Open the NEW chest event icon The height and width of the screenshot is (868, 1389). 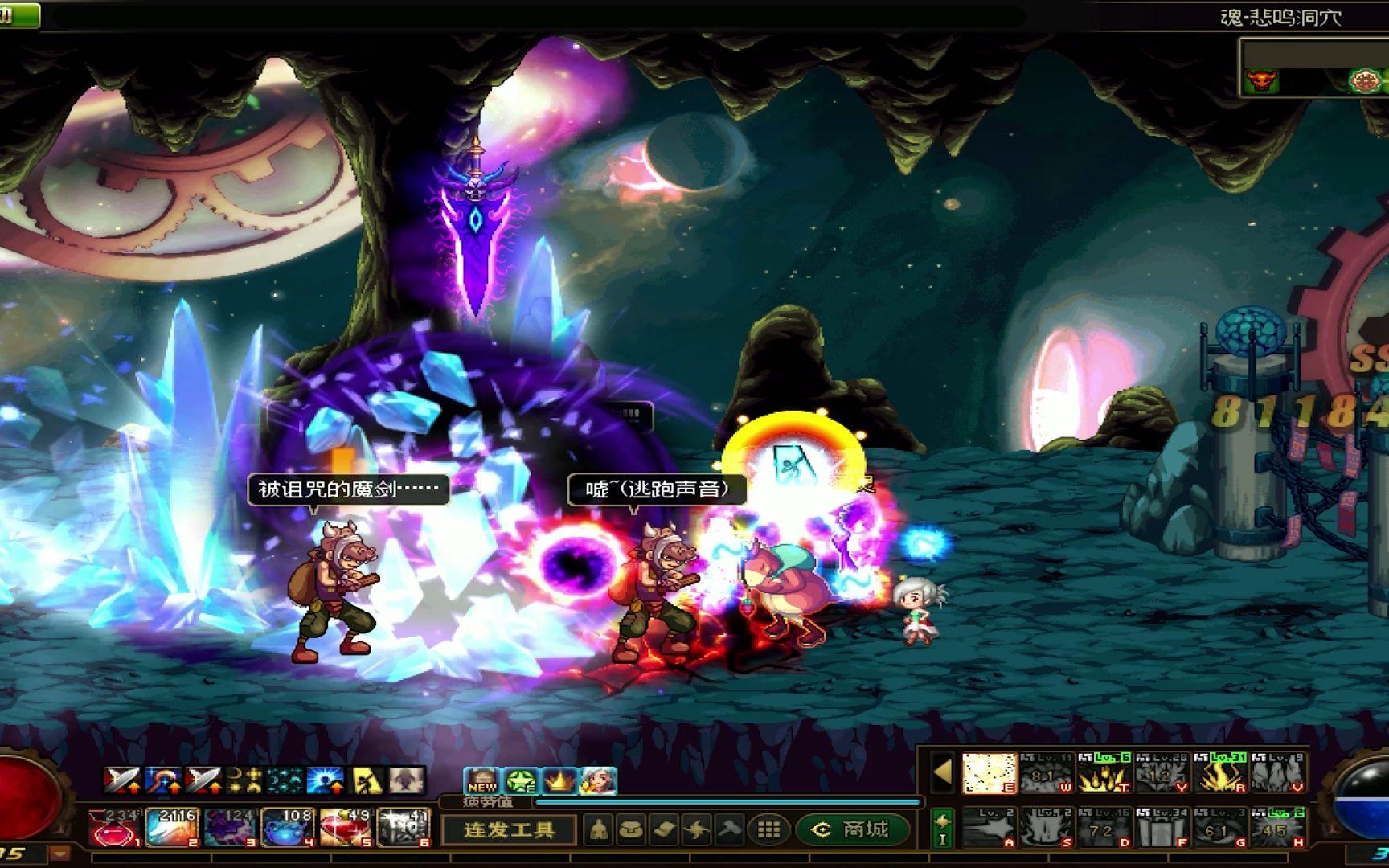(482, 780)
